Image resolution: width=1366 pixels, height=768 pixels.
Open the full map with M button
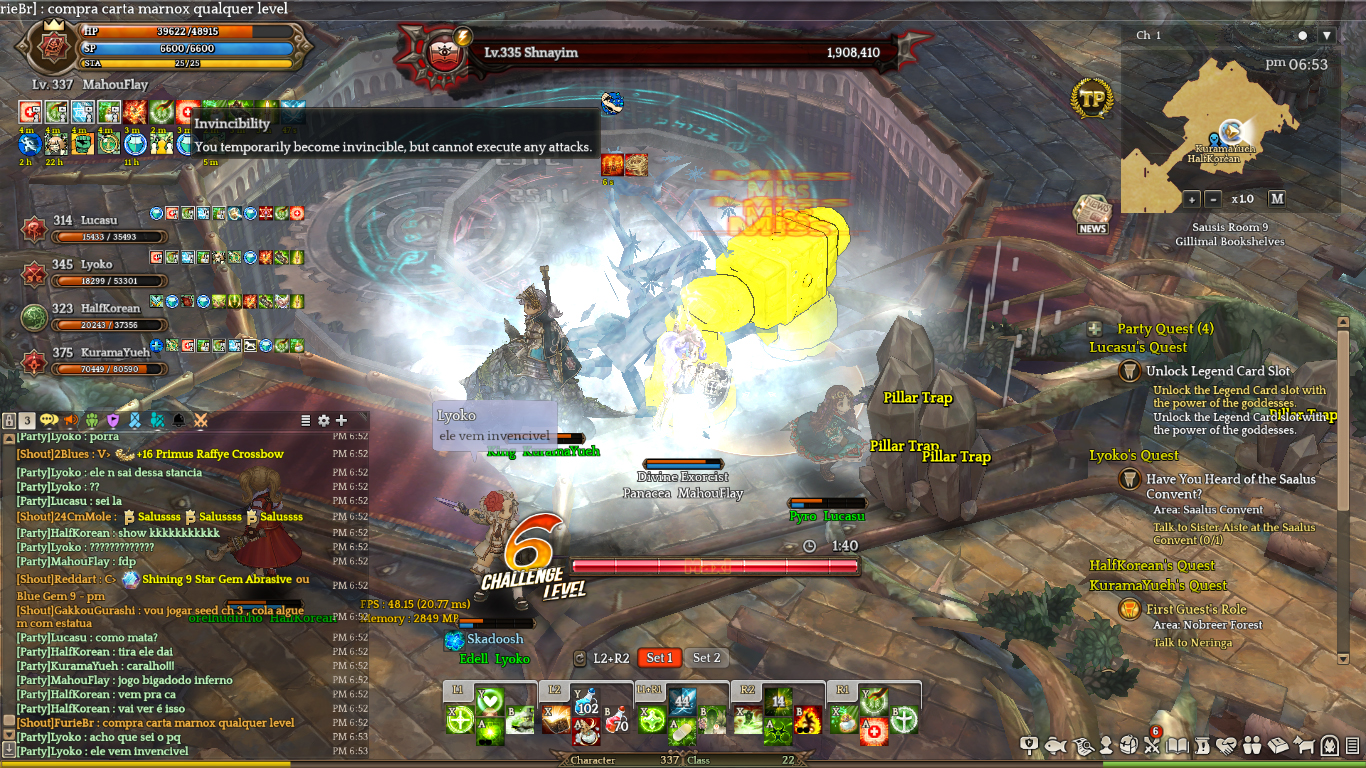(x=1276, y=198)
